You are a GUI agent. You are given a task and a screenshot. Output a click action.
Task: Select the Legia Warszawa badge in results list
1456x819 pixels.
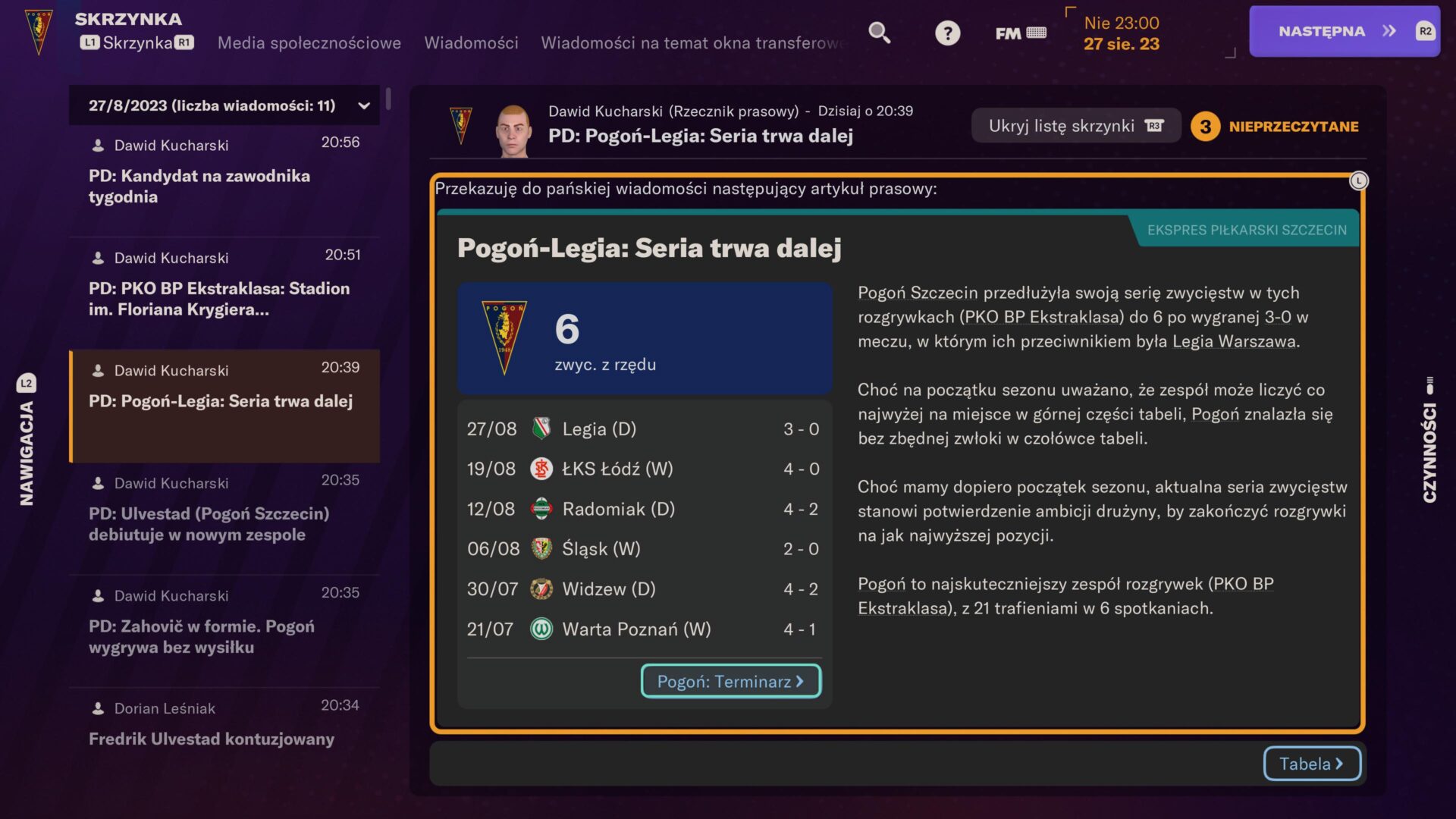tap(542, 428)
